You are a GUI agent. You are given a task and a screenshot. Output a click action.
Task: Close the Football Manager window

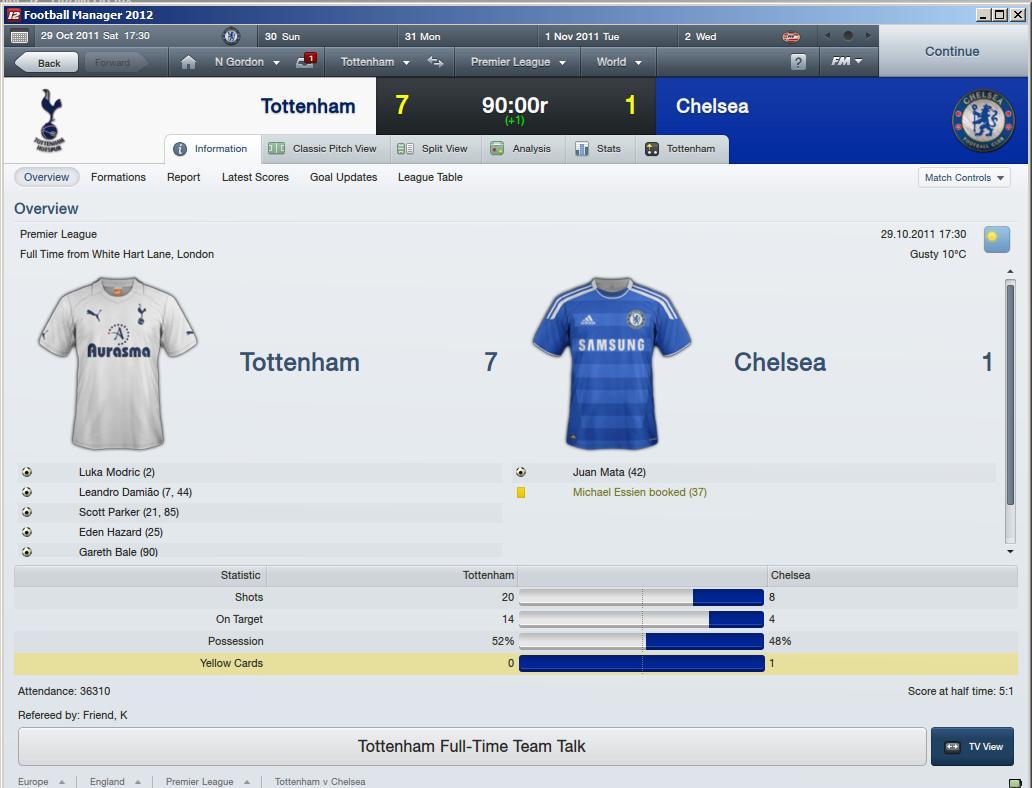[x=1019, y=15]
